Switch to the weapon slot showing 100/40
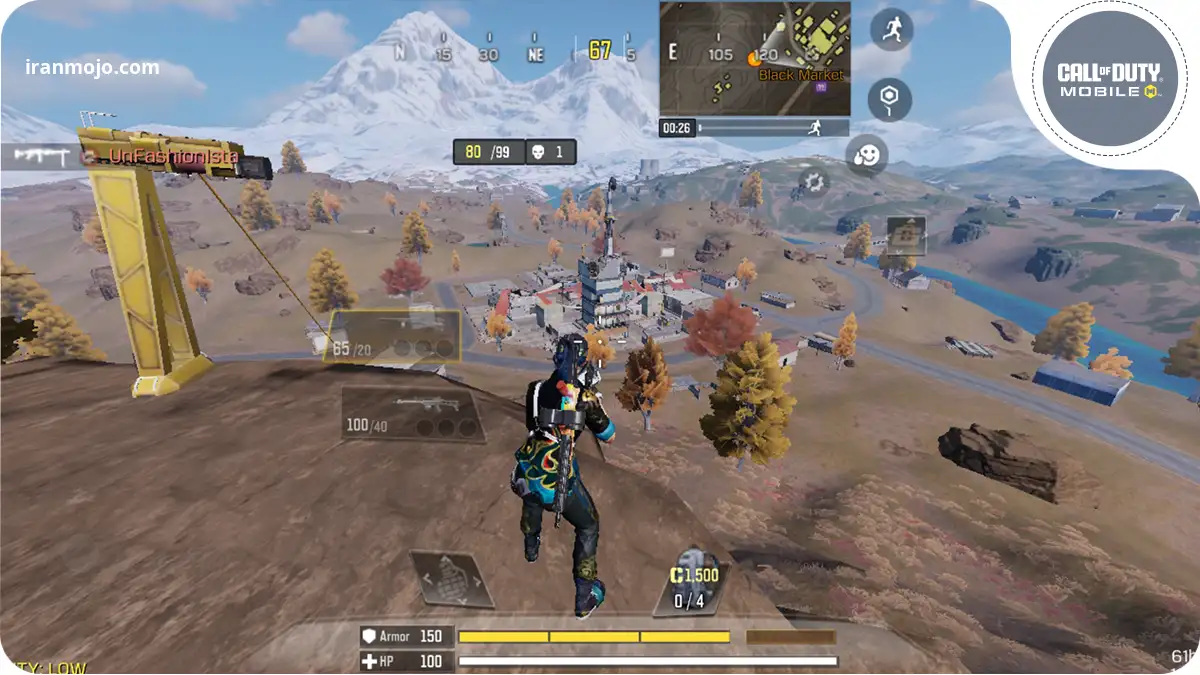This screenshot has width=1200, height=675. click(x=412, y=414)
